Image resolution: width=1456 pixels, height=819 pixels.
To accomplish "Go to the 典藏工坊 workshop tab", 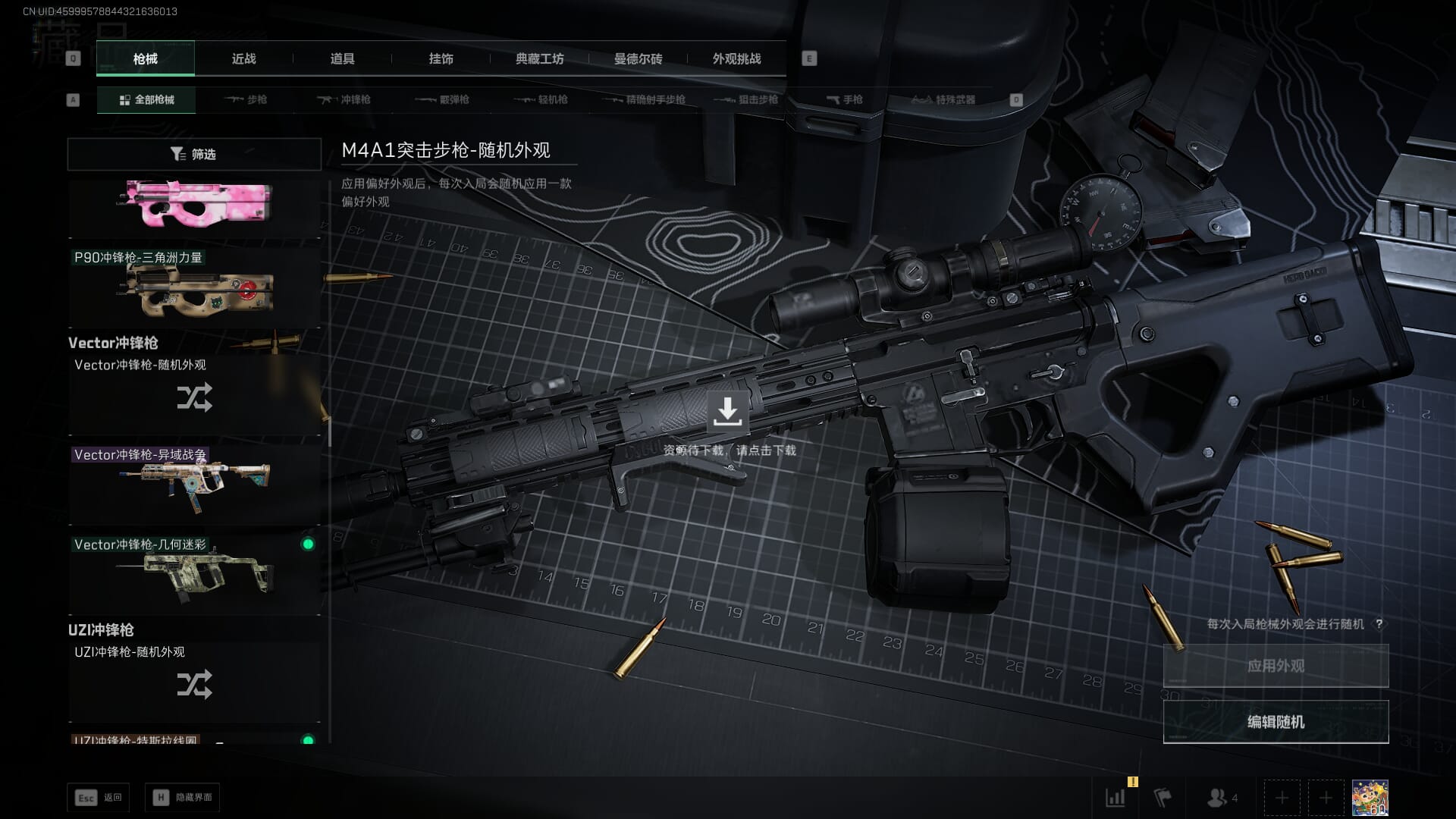I will pyautogui.click(x=539, y=59).
